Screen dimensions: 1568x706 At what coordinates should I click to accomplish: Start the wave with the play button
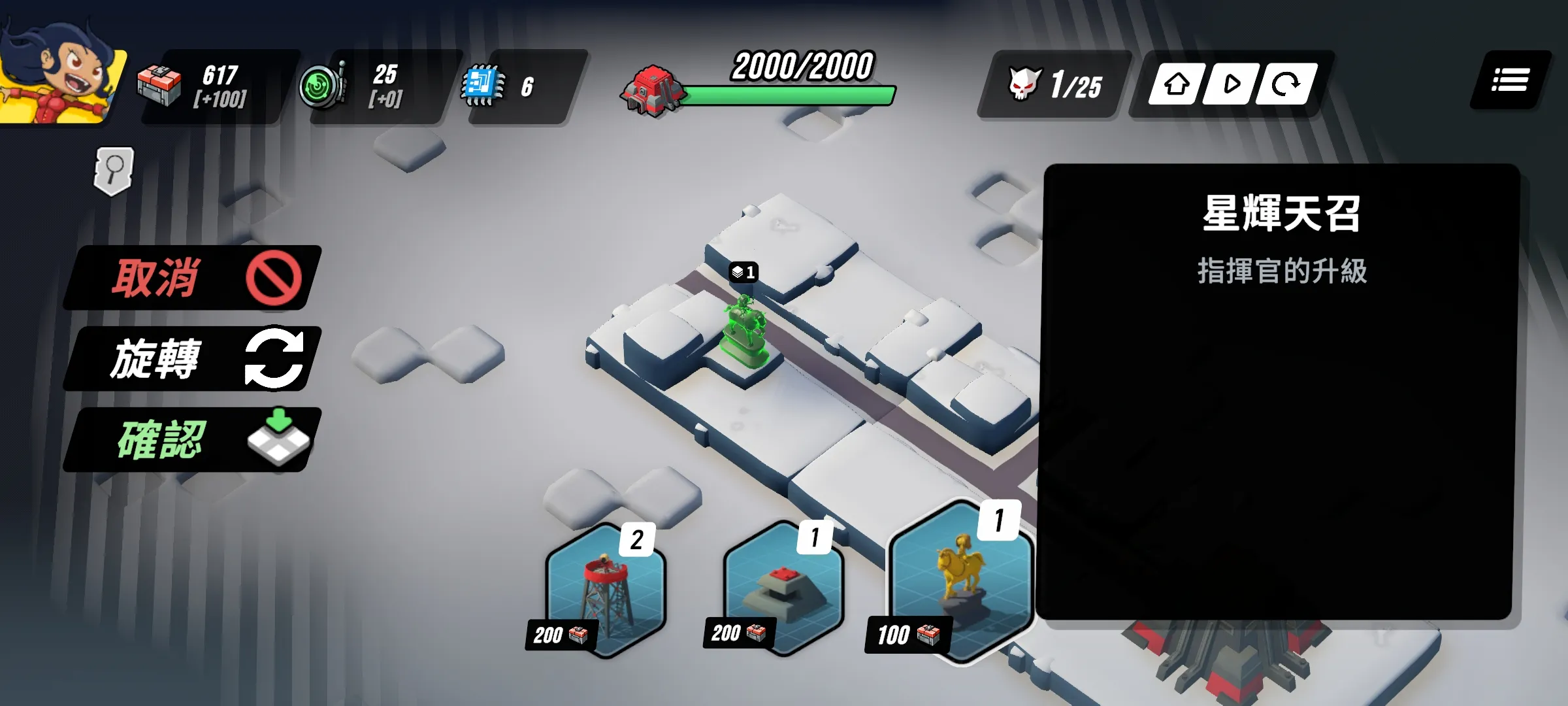point(1231,84)
